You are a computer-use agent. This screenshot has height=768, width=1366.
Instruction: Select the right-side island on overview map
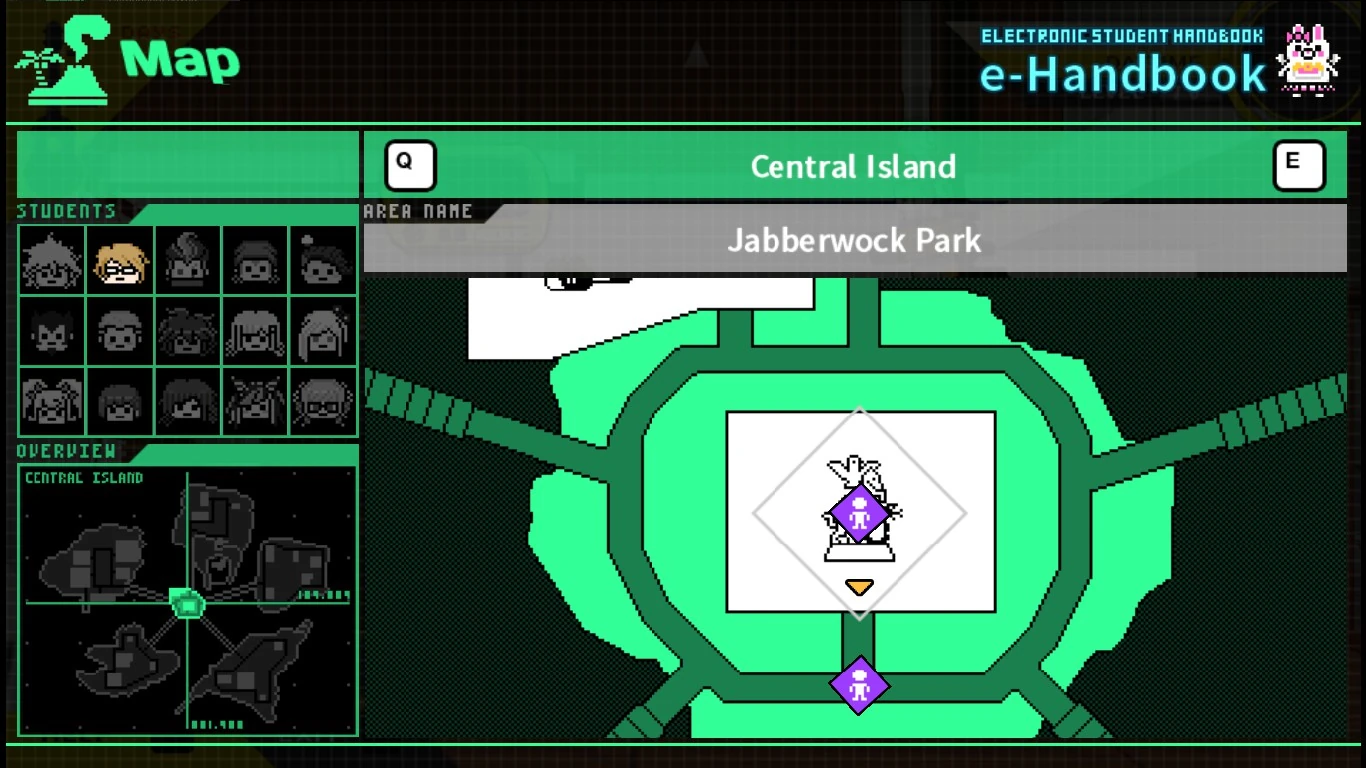(x=293, y=568)
